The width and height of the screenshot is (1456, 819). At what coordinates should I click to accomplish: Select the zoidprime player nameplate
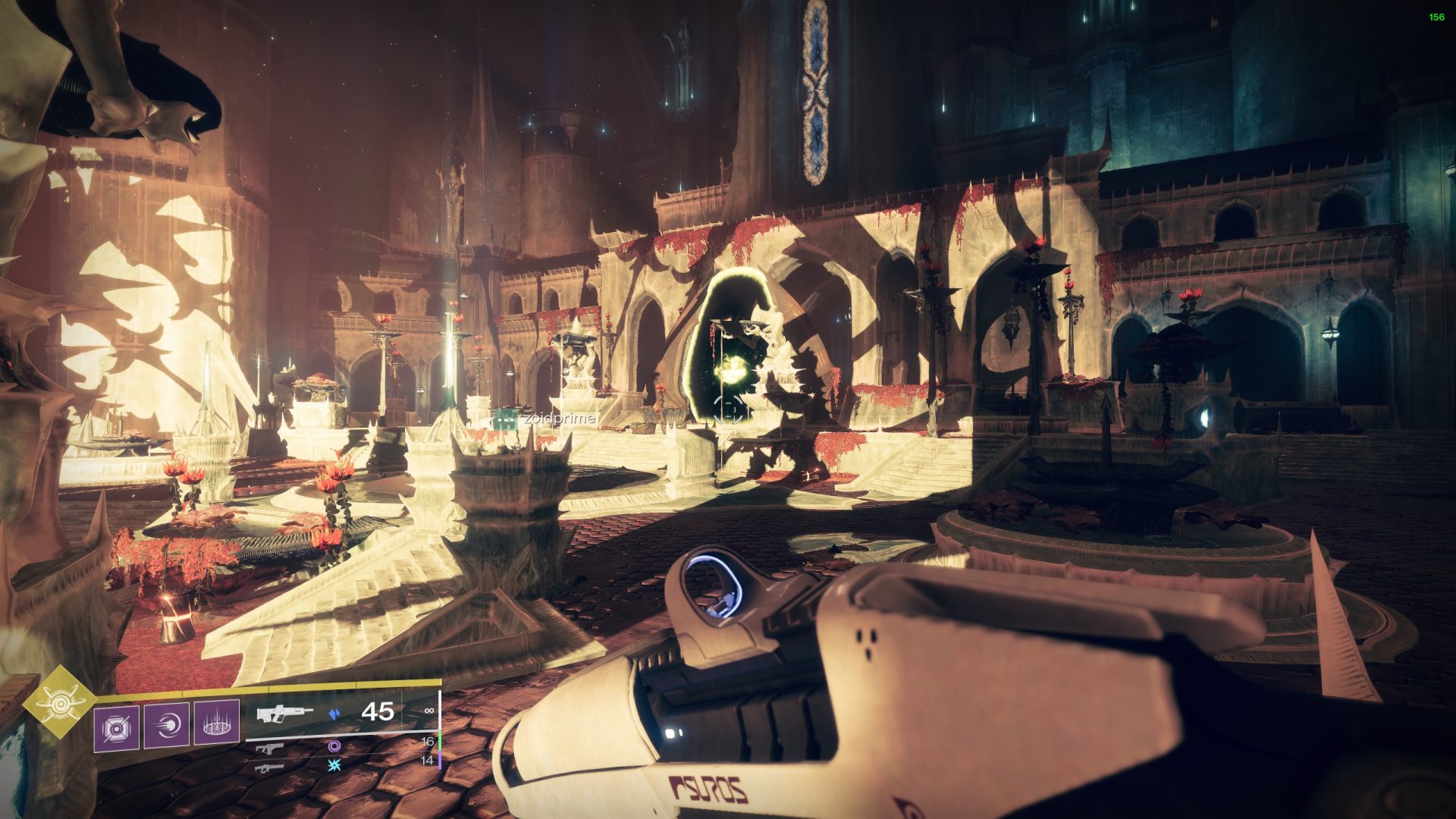click(557, 418)
